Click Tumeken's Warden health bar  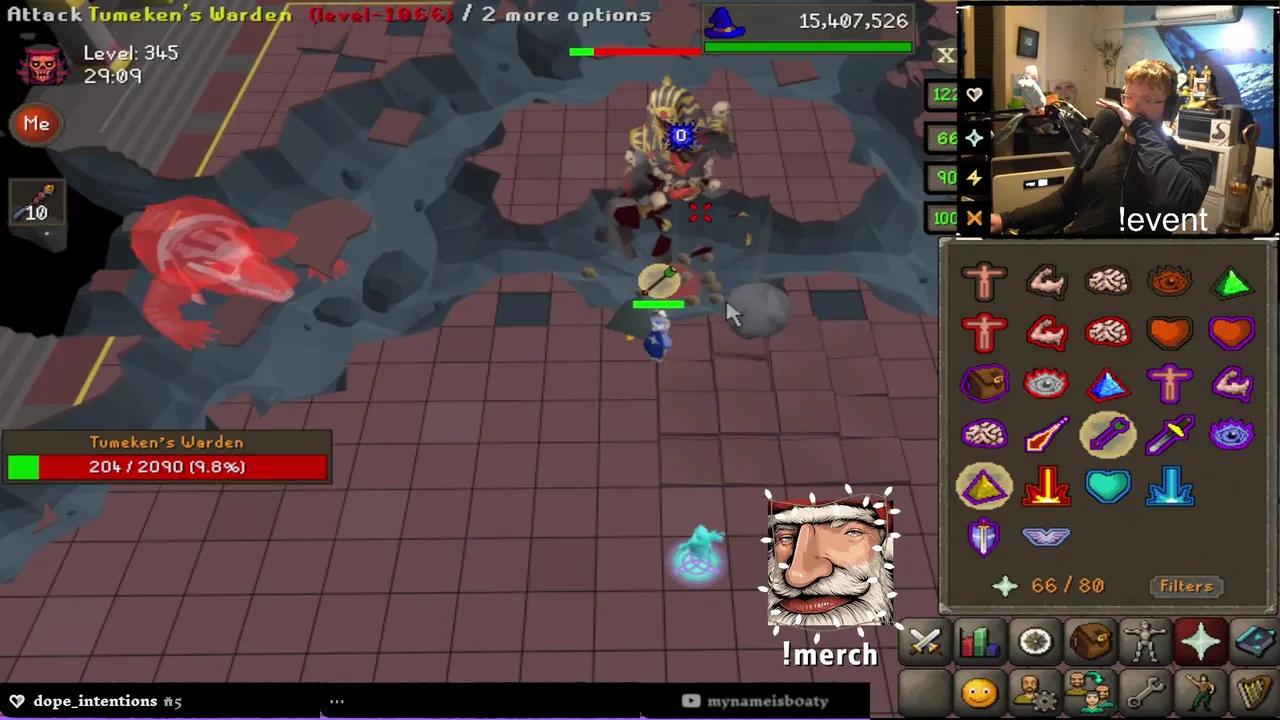click(x=166, y=466)
